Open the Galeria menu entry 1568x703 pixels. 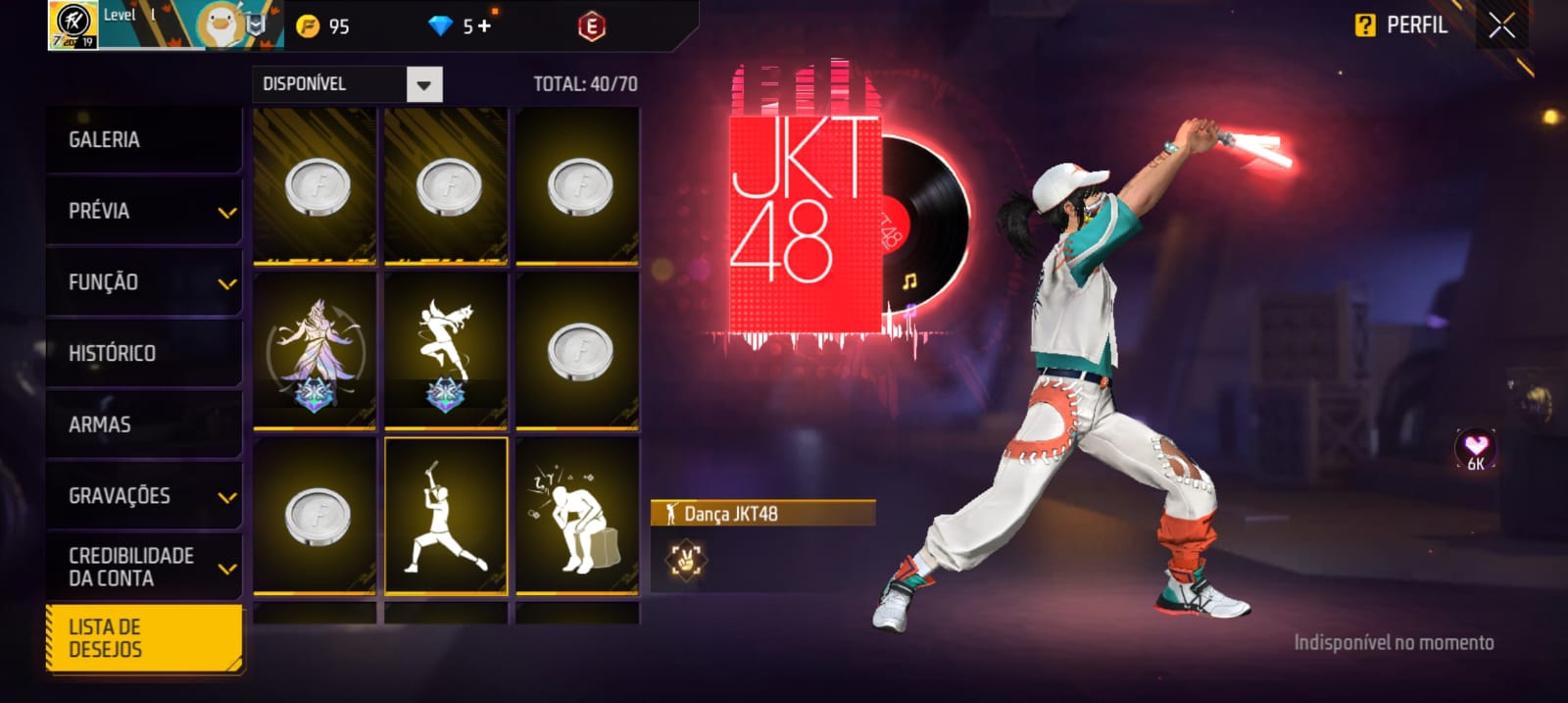[143, 140]
